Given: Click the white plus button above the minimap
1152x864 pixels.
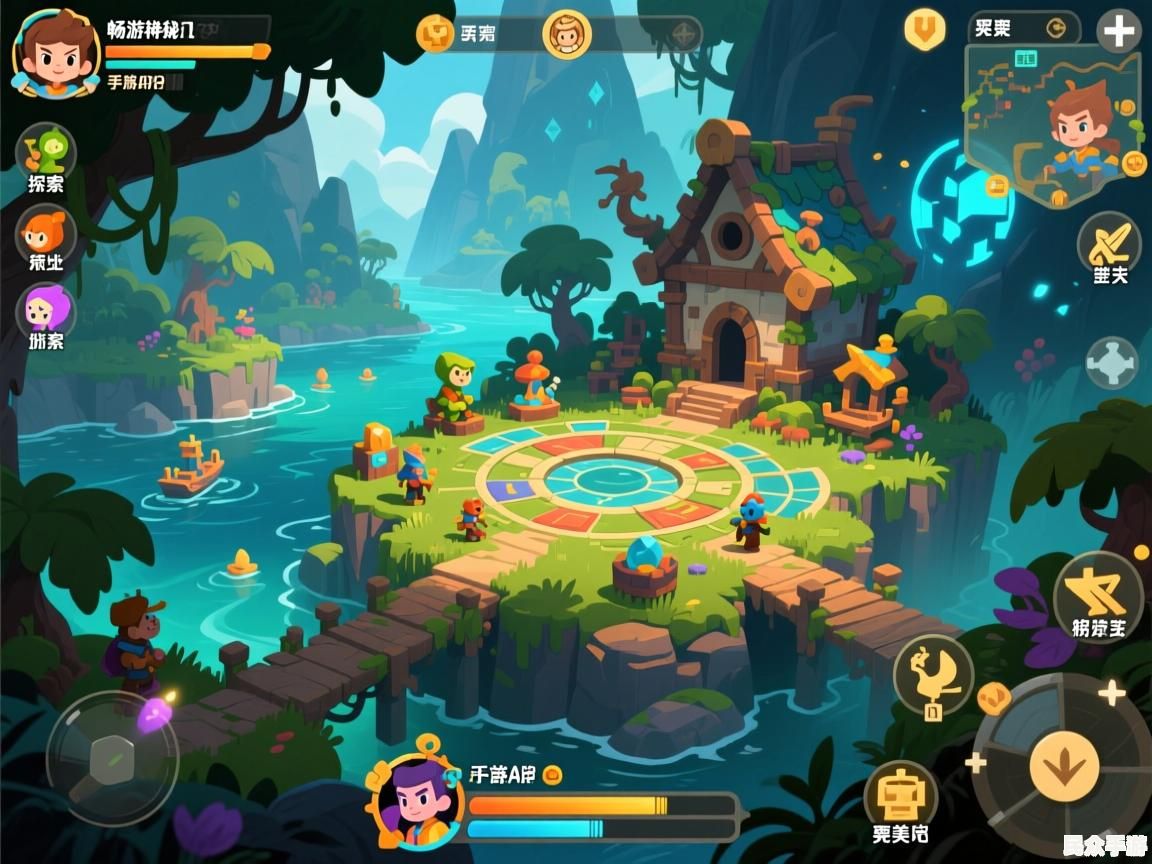Looking at the screenshot, I should (1118, 32).
